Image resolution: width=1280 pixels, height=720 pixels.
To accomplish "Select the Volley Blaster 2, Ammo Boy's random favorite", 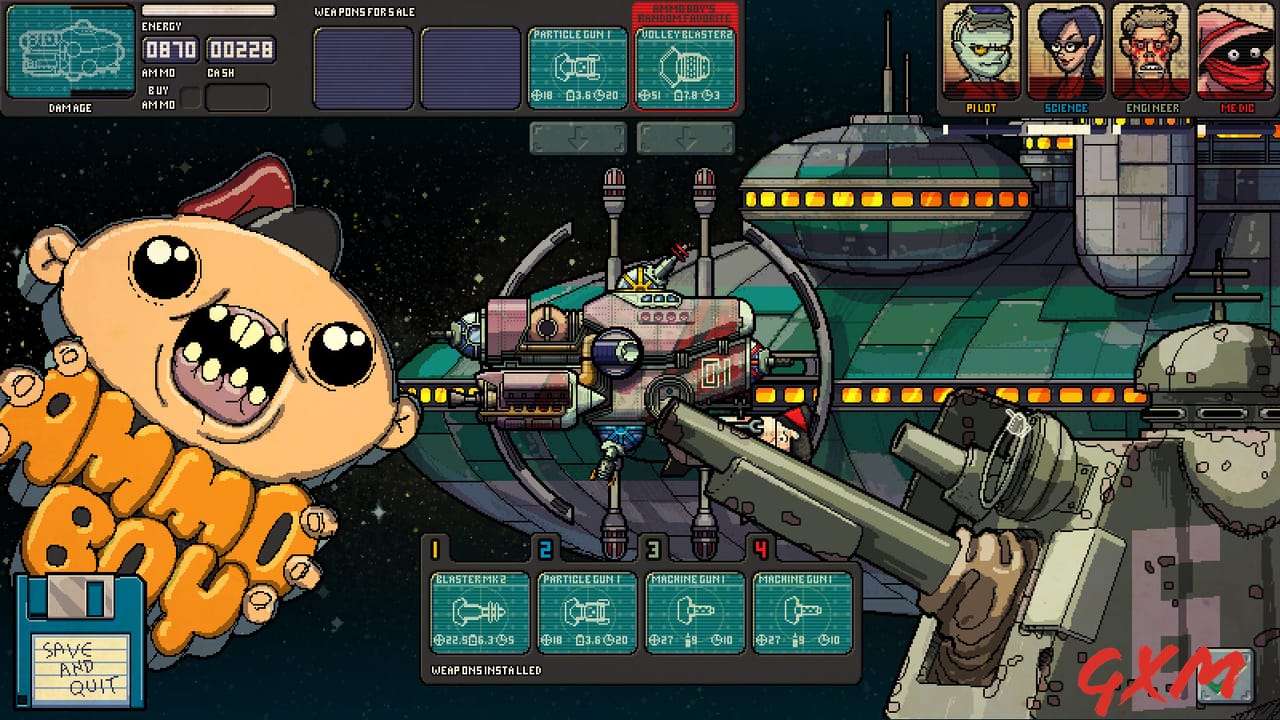I will [x=686, y=67].
